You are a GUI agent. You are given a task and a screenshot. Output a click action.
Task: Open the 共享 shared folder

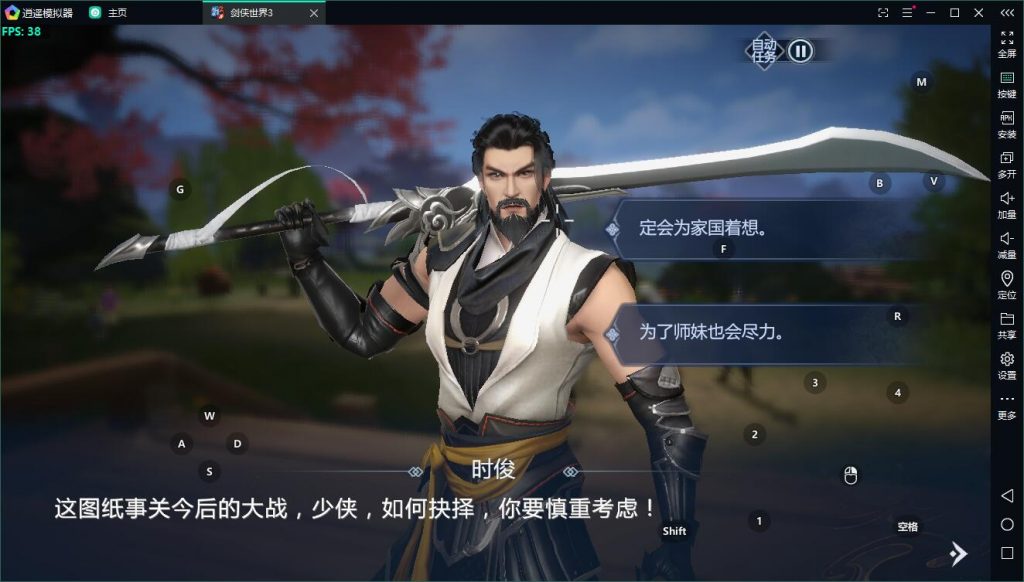tap(1007, 325)
